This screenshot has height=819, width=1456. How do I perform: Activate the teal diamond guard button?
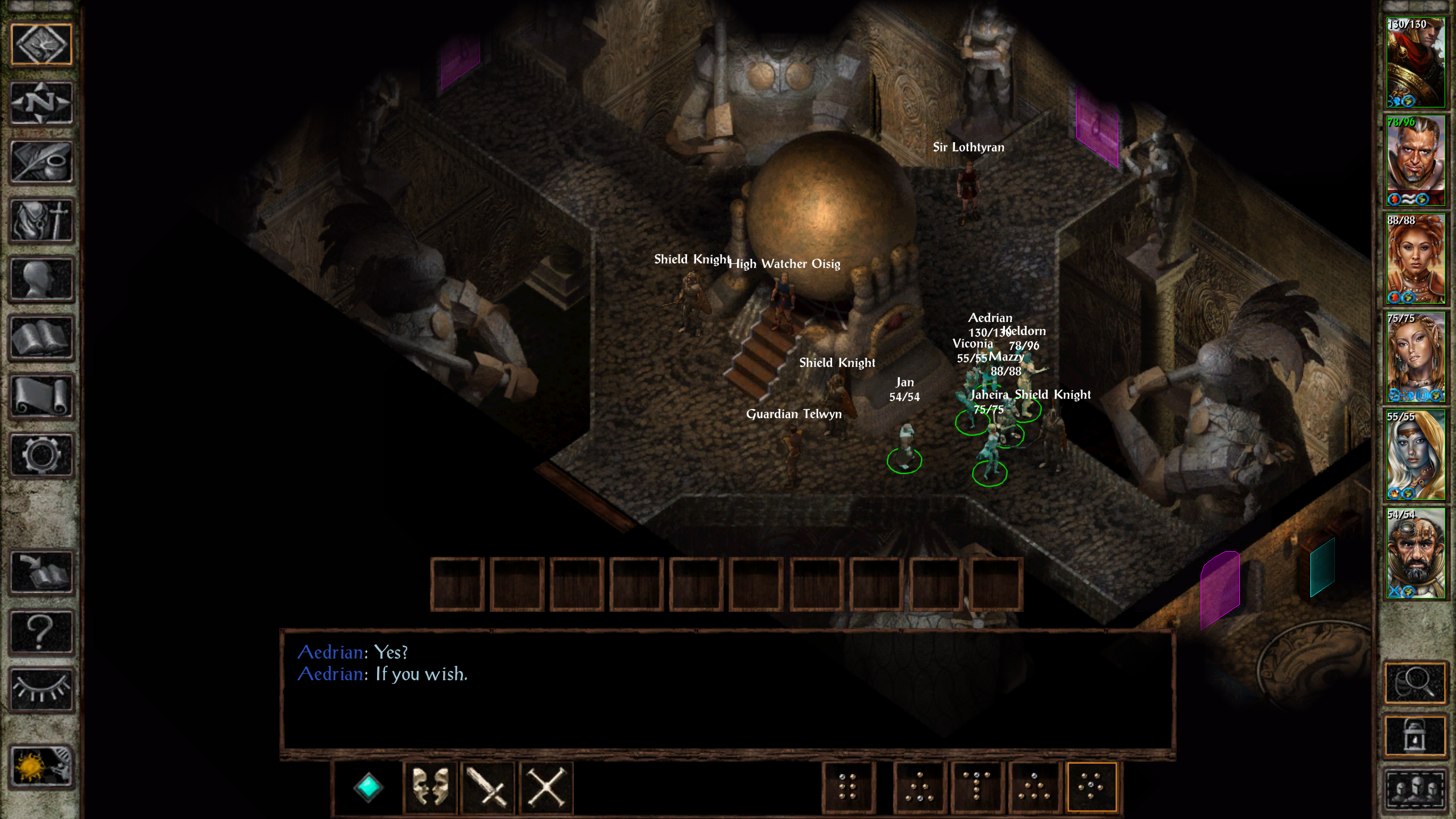(x=368, y=788)
